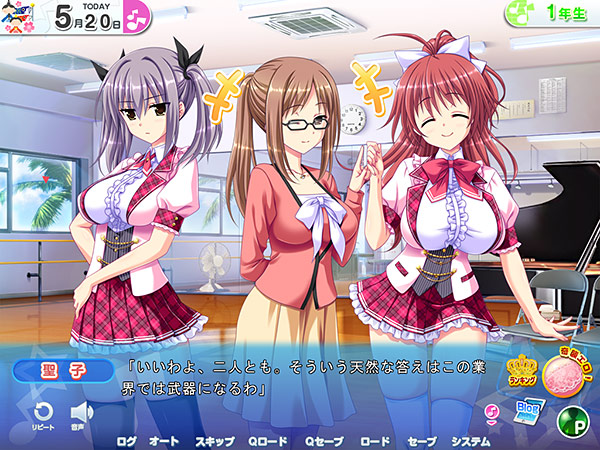Open the ログ backlog
The width and height of the screenshot is (600, 450).
127,440
